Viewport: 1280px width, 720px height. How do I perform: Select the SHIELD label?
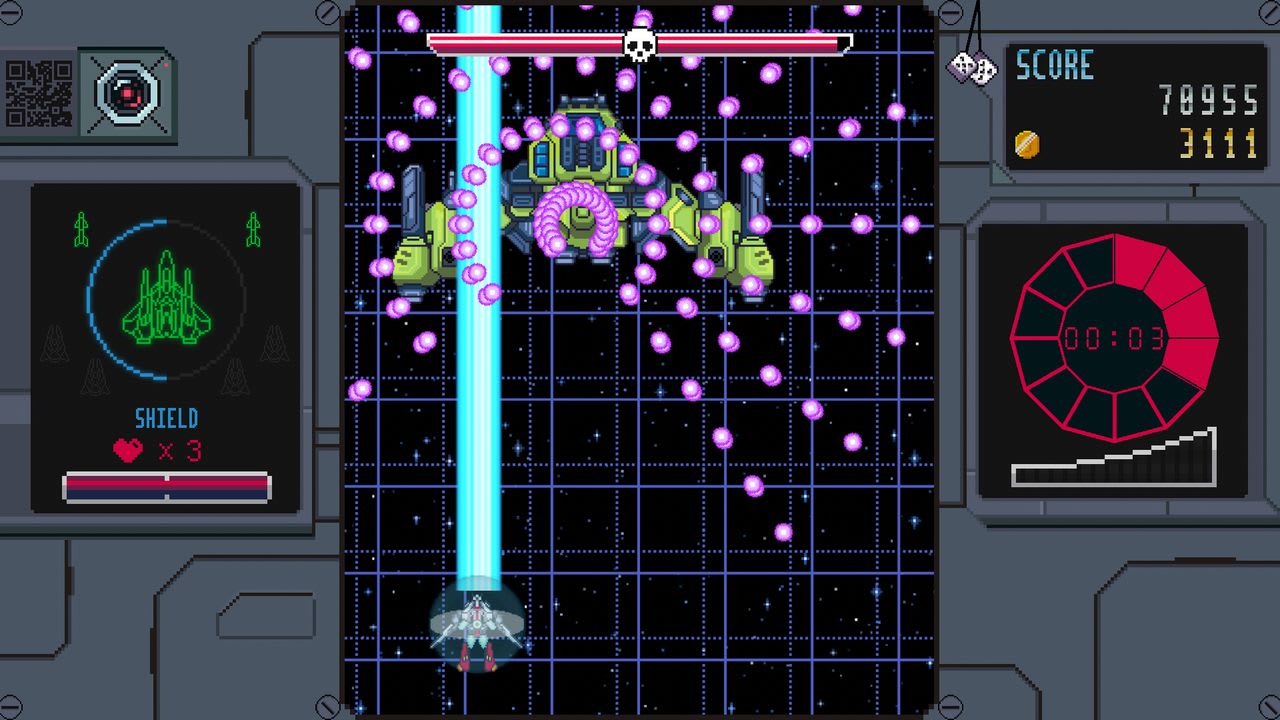[165, 420]
